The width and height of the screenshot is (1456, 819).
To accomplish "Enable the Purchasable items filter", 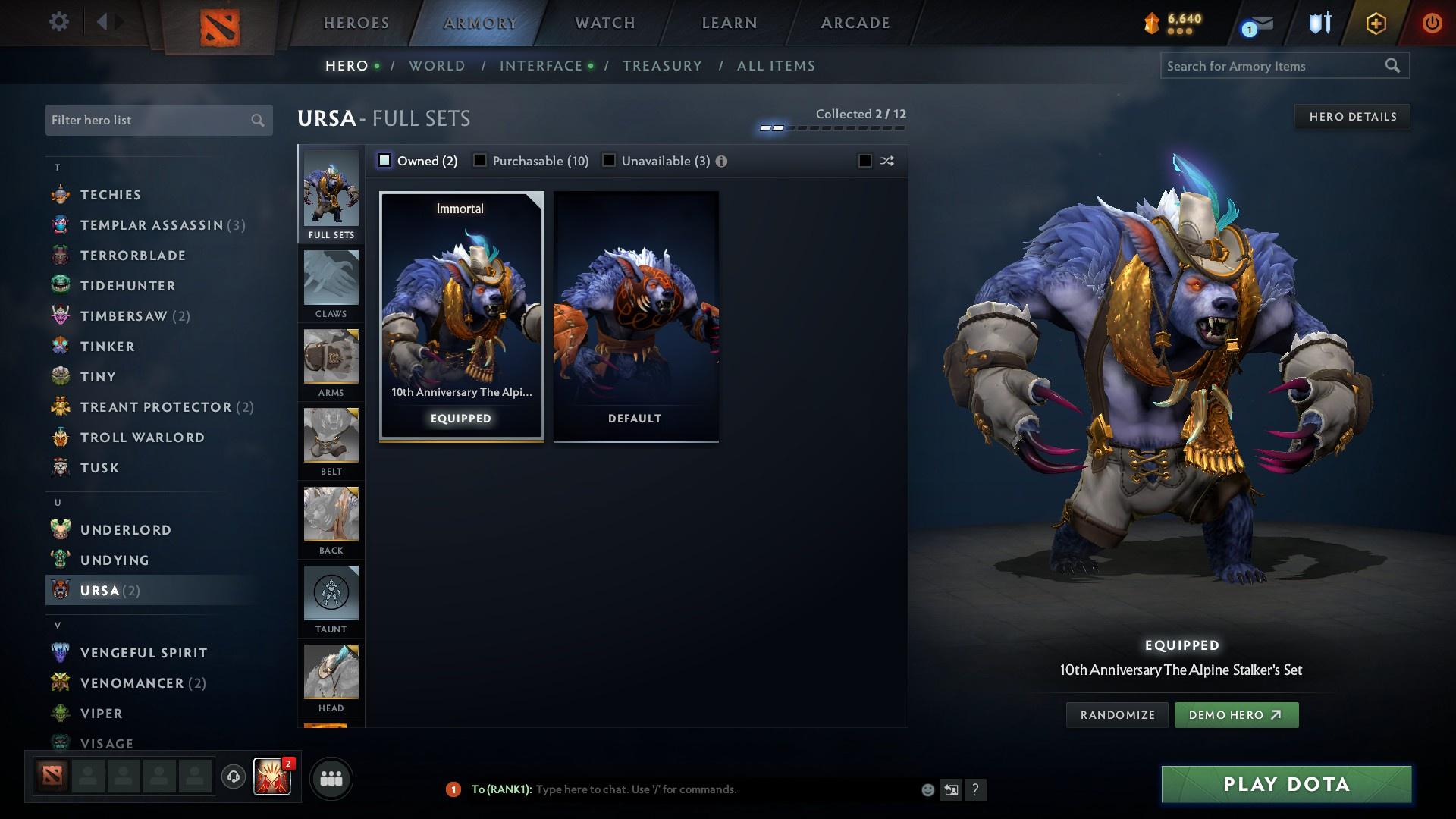I will point(480,161).
